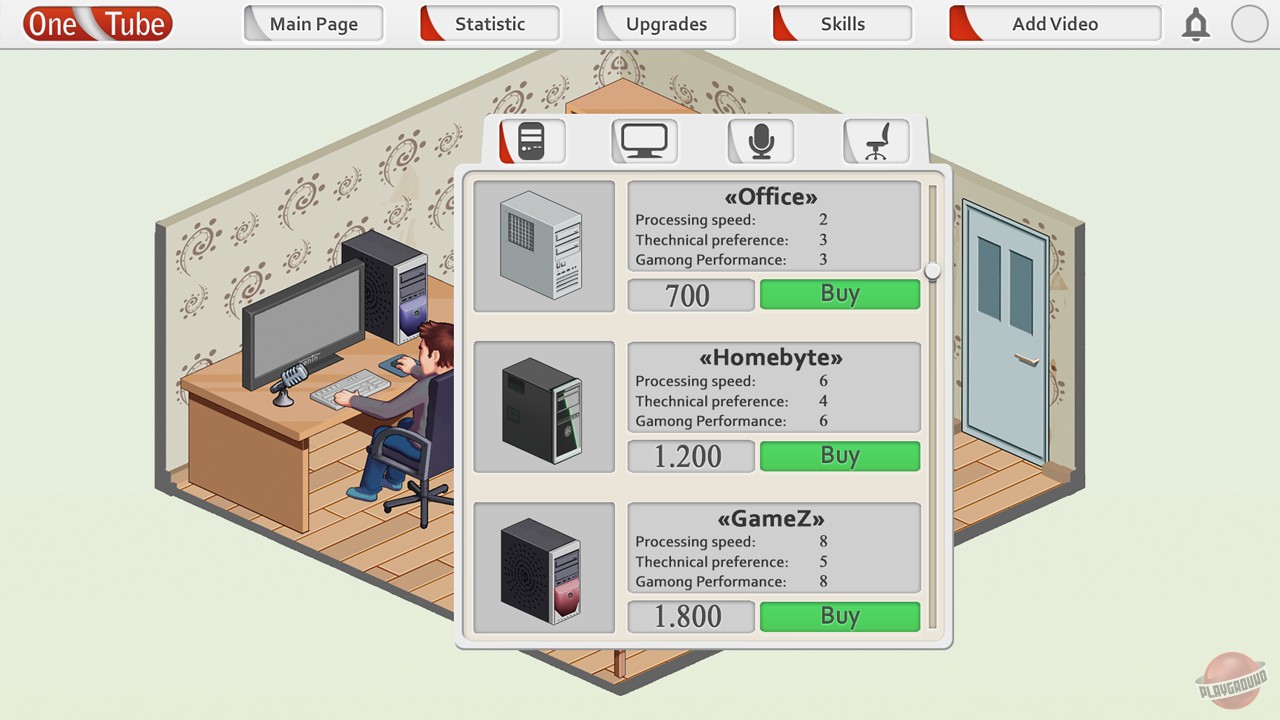Open the Statistic page
1280x720 pixels.
tap(489, 23)
